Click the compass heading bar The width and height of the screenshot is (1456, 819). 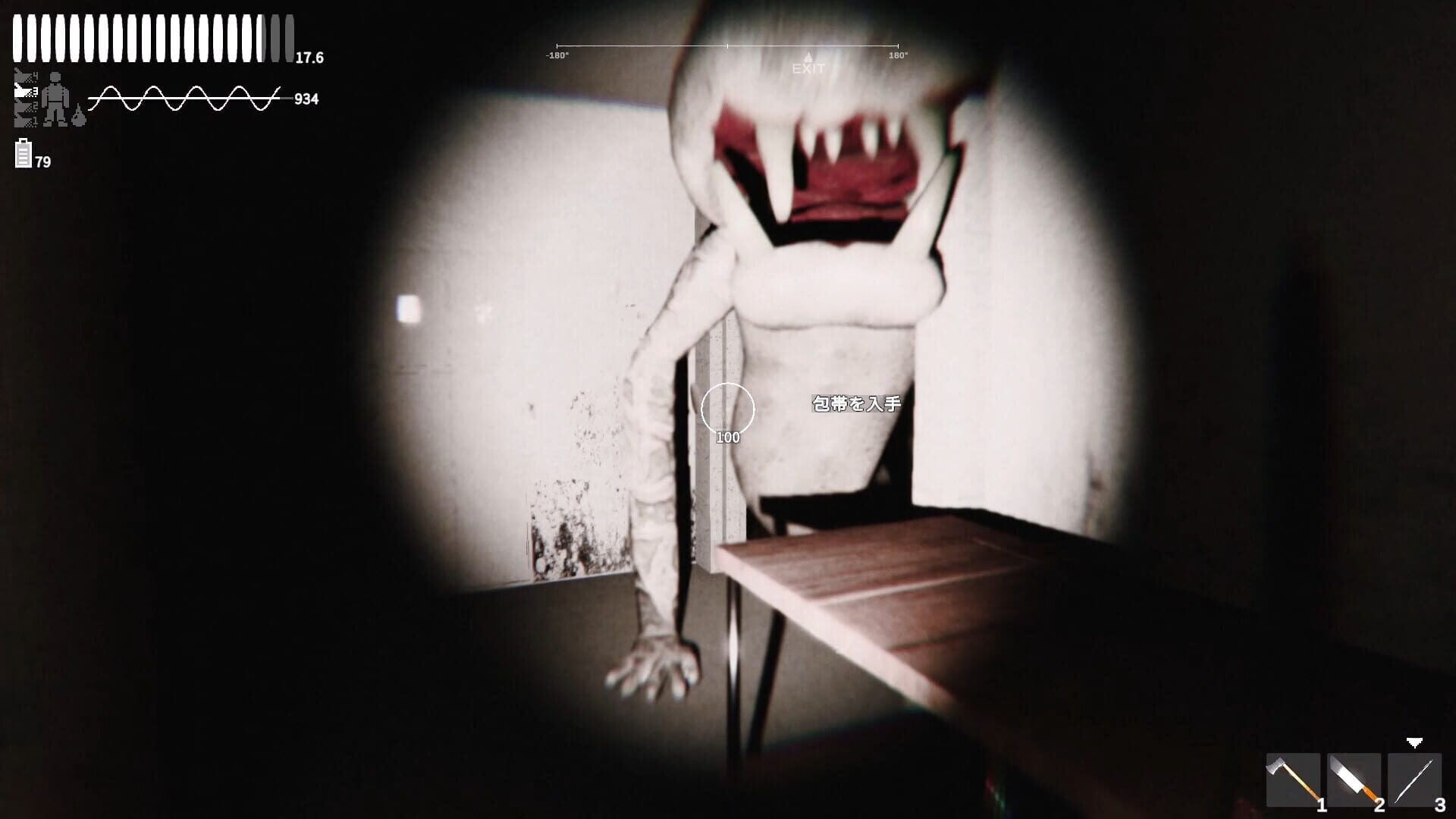[728, 45]
